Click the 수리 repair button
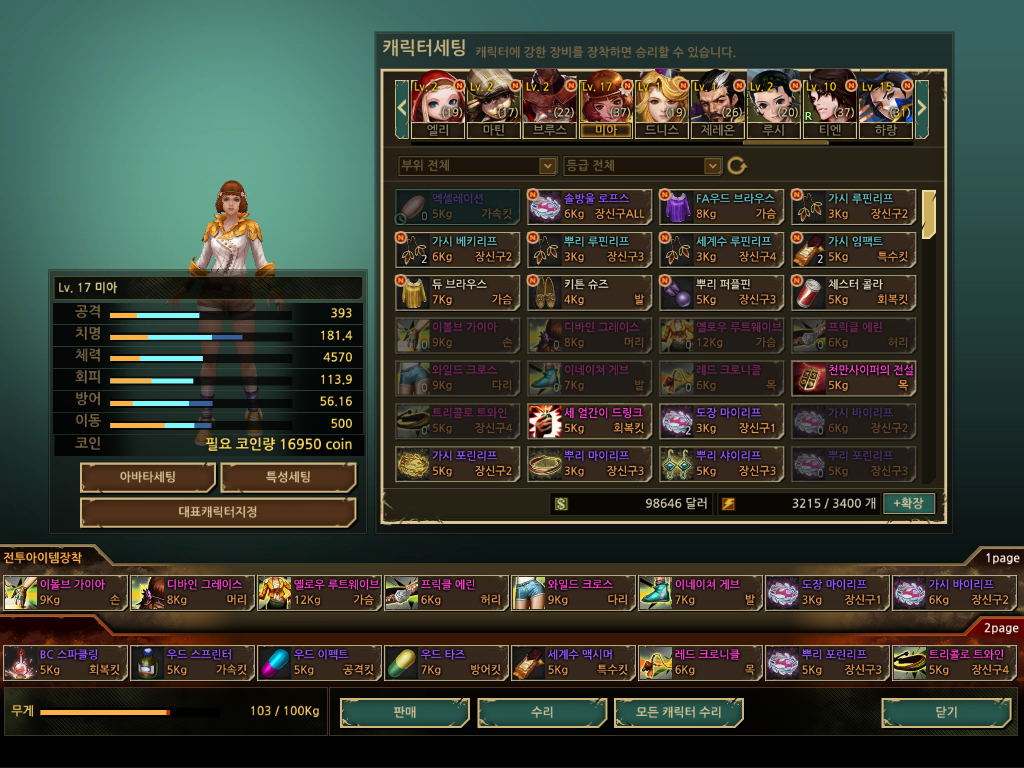1024x768 pixels. point(542,712)
